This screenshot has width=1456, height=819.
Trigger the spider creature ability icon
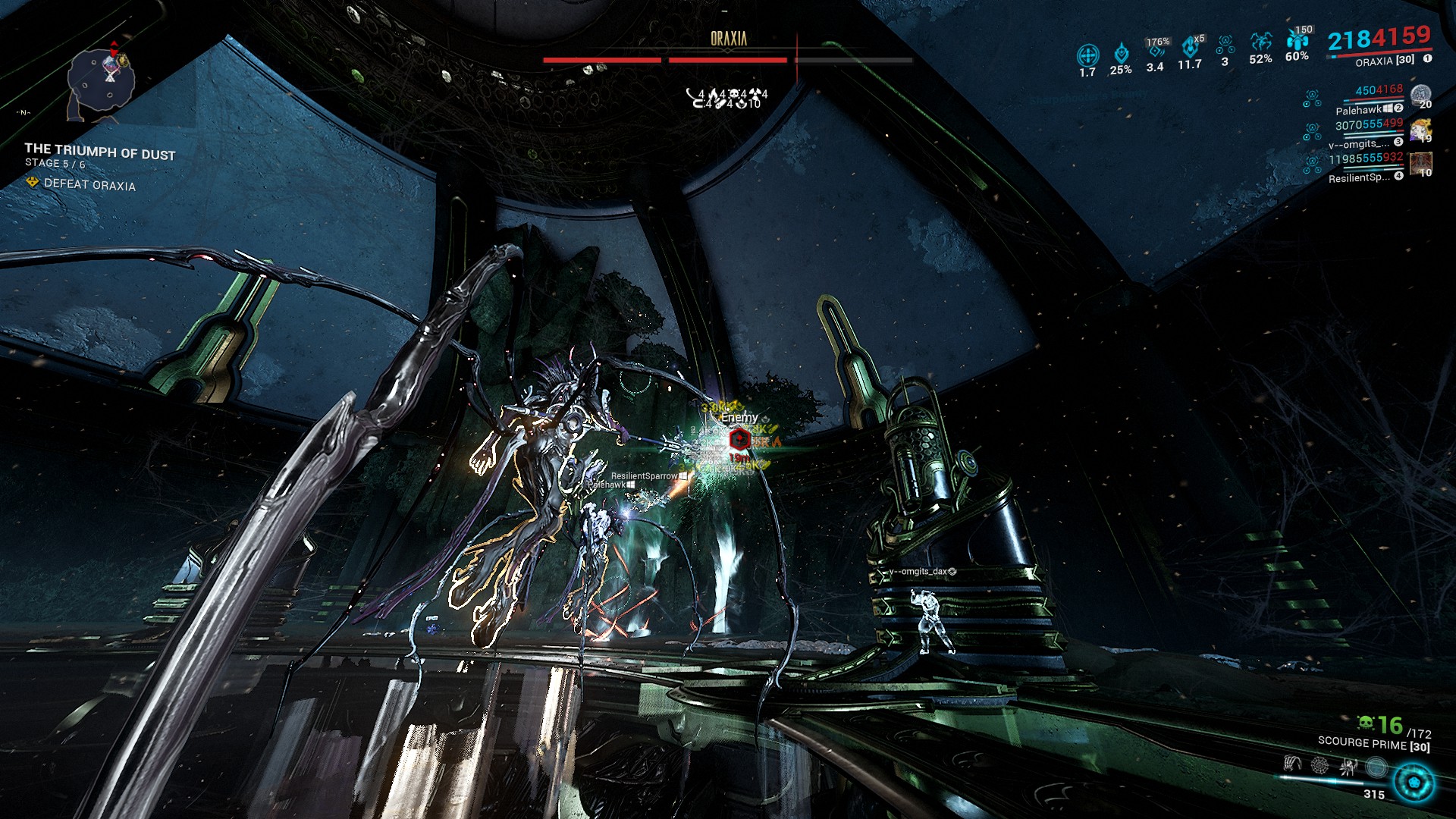click(1348, 766)
